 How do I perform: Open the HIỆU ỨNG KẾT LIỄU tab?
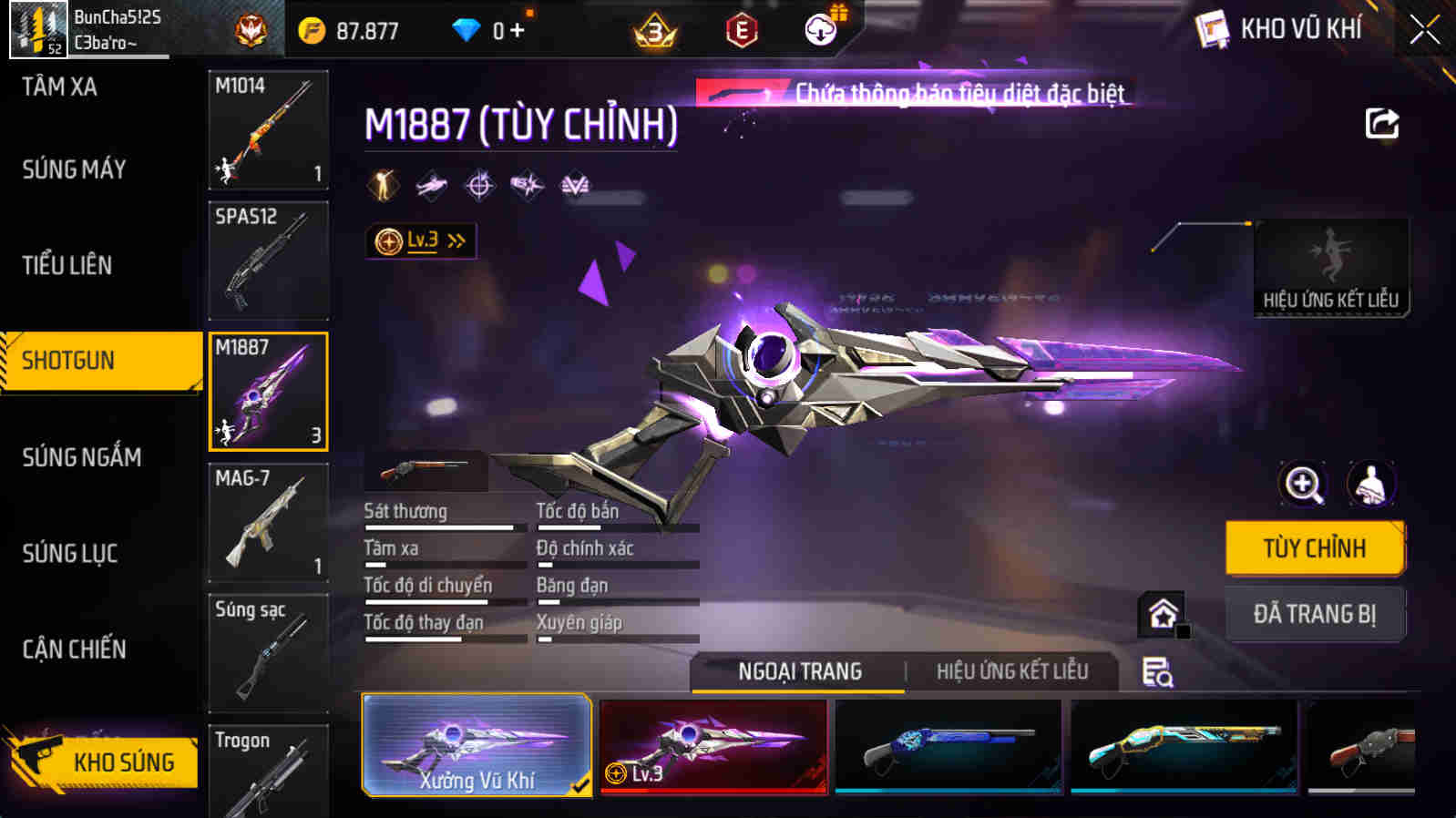(1014, 670)
